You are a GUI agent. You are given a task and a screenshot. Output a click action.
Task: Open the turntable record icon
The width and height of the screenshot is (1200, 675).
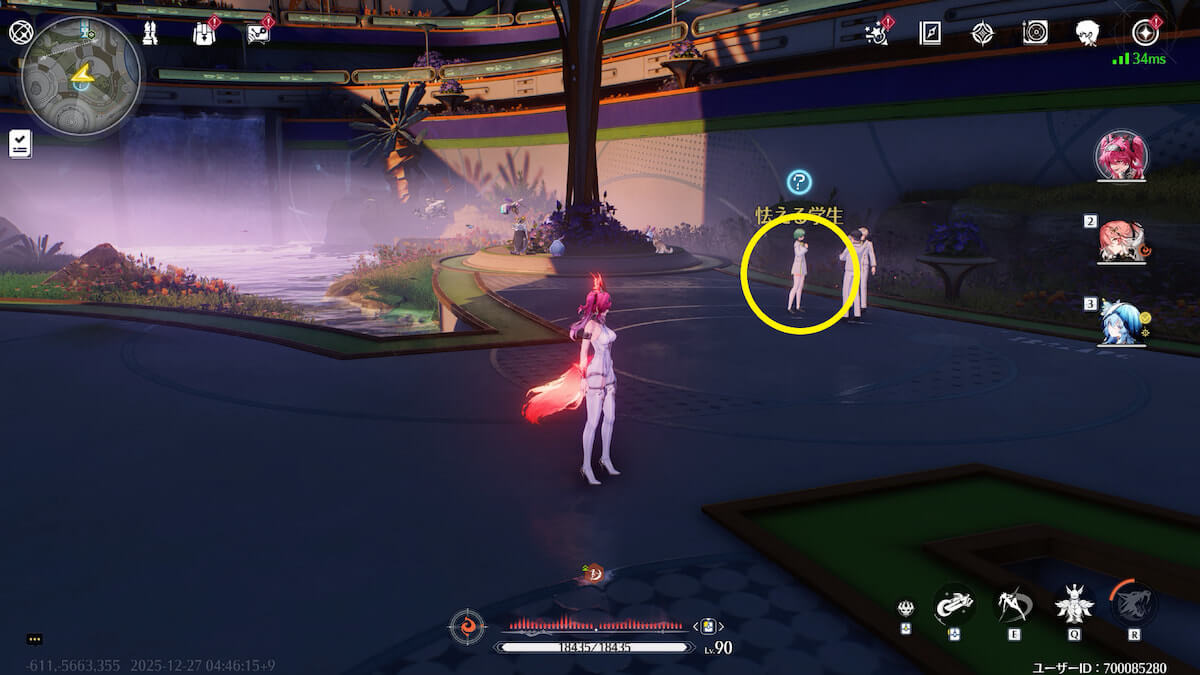pyautogui.click(x=1035, y=33)
